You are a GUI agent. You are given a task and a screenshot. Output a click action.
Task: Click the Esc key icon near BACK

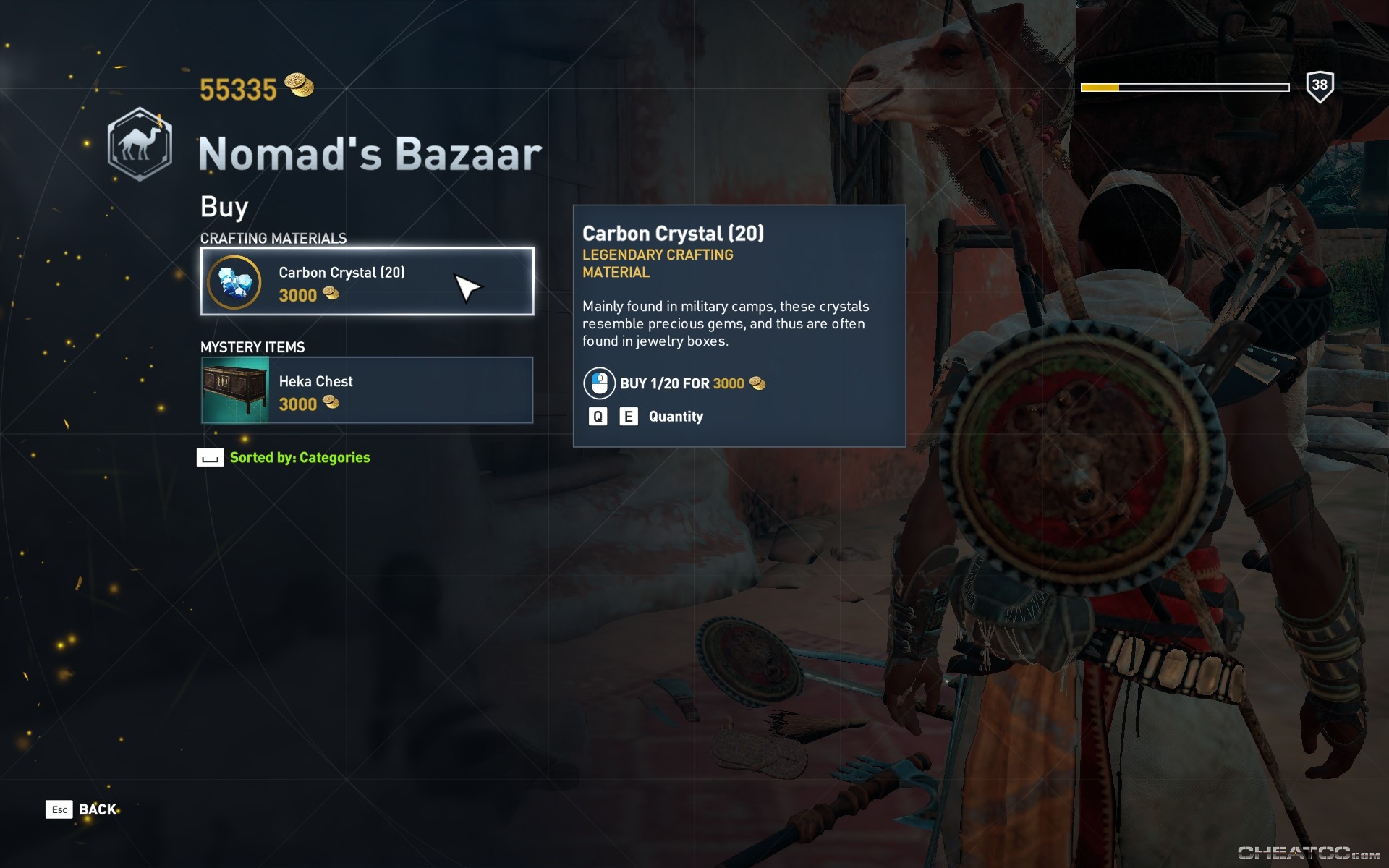[x=61, y=809]
